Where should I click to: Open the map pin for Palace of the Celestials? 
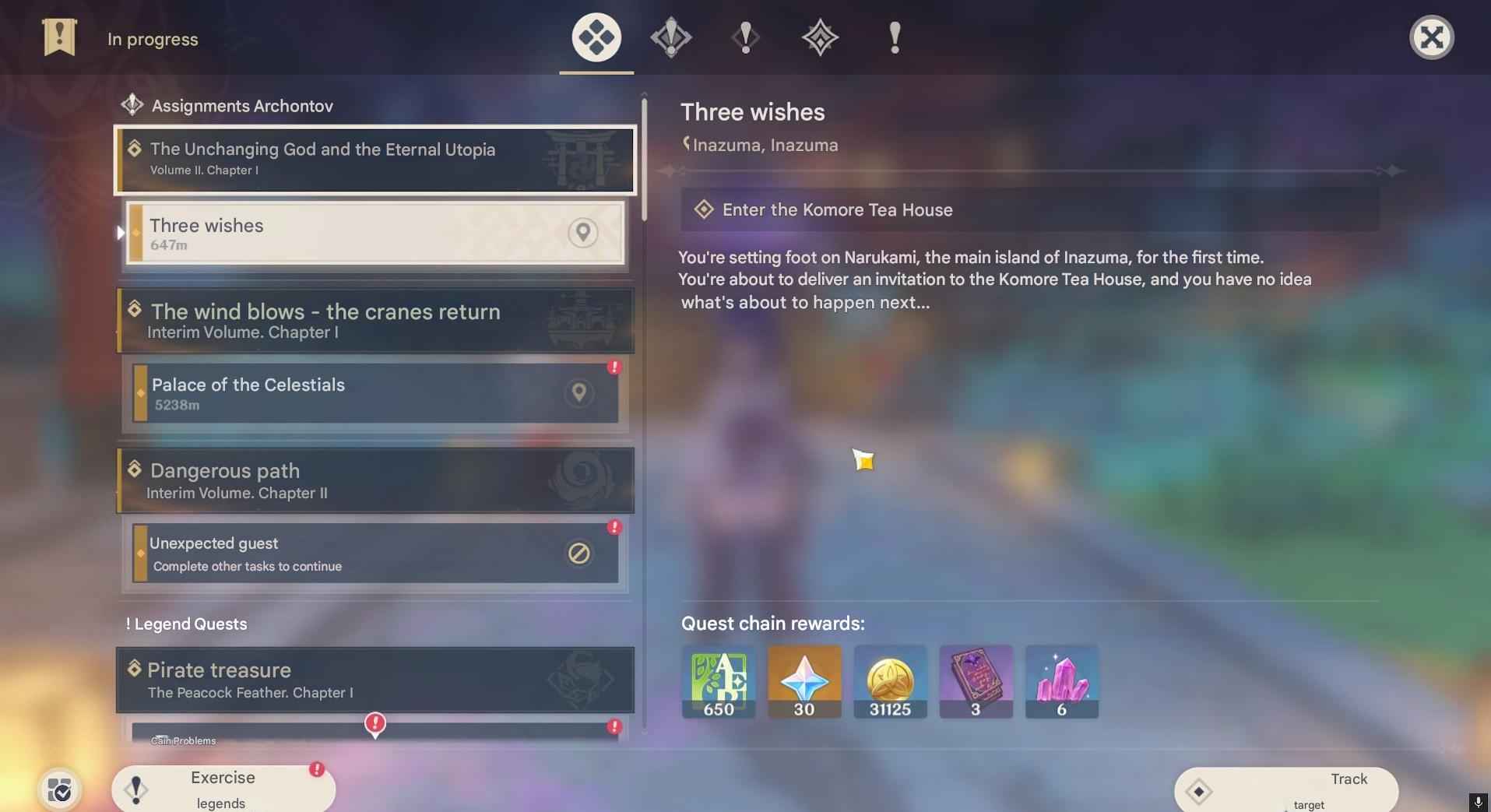click(579, 393)
